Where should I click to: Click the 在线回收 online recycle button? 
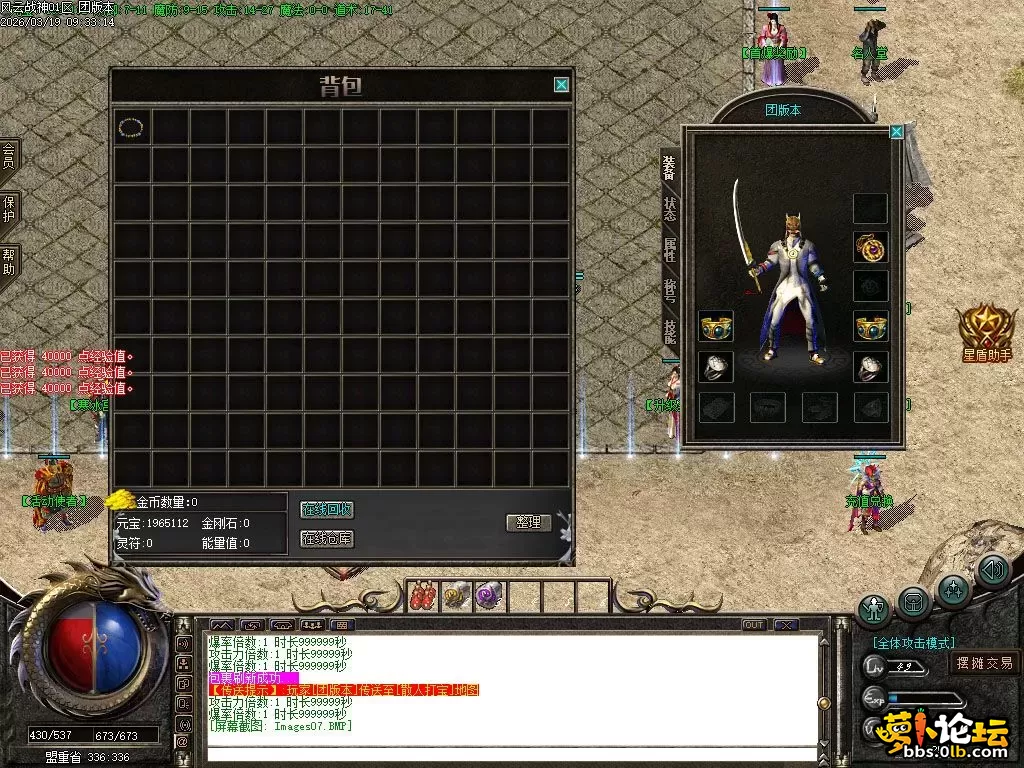coord(327,510)
